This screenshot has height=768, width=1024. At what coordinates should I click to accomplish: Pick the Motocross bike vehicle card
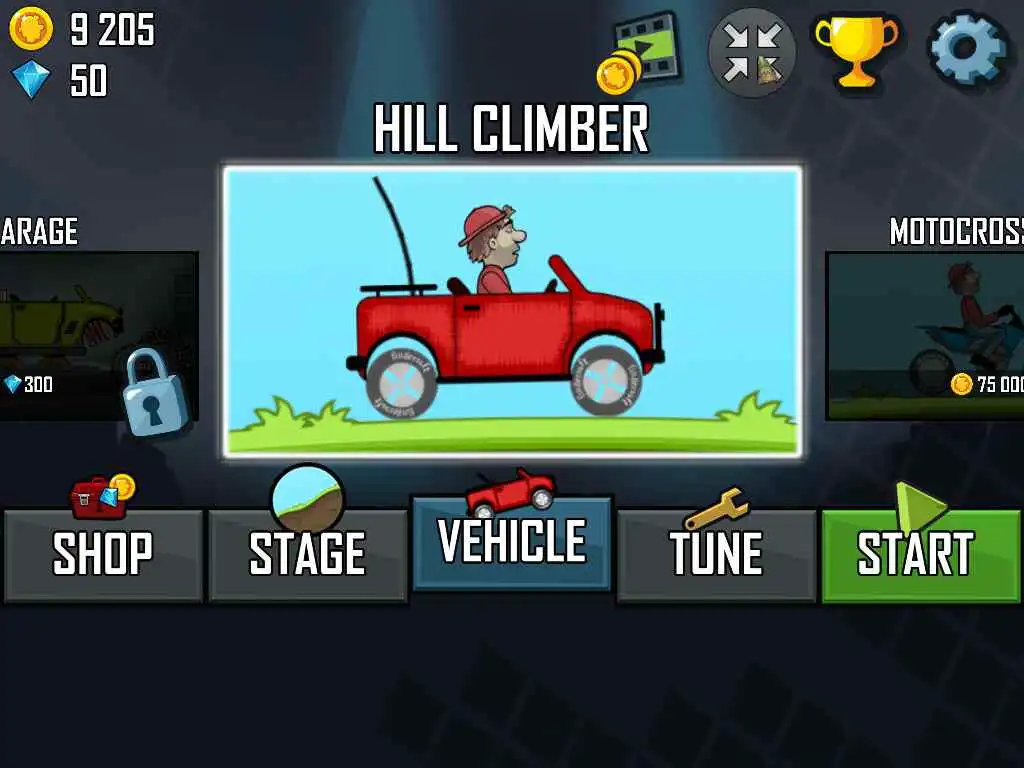coord(925,335)
